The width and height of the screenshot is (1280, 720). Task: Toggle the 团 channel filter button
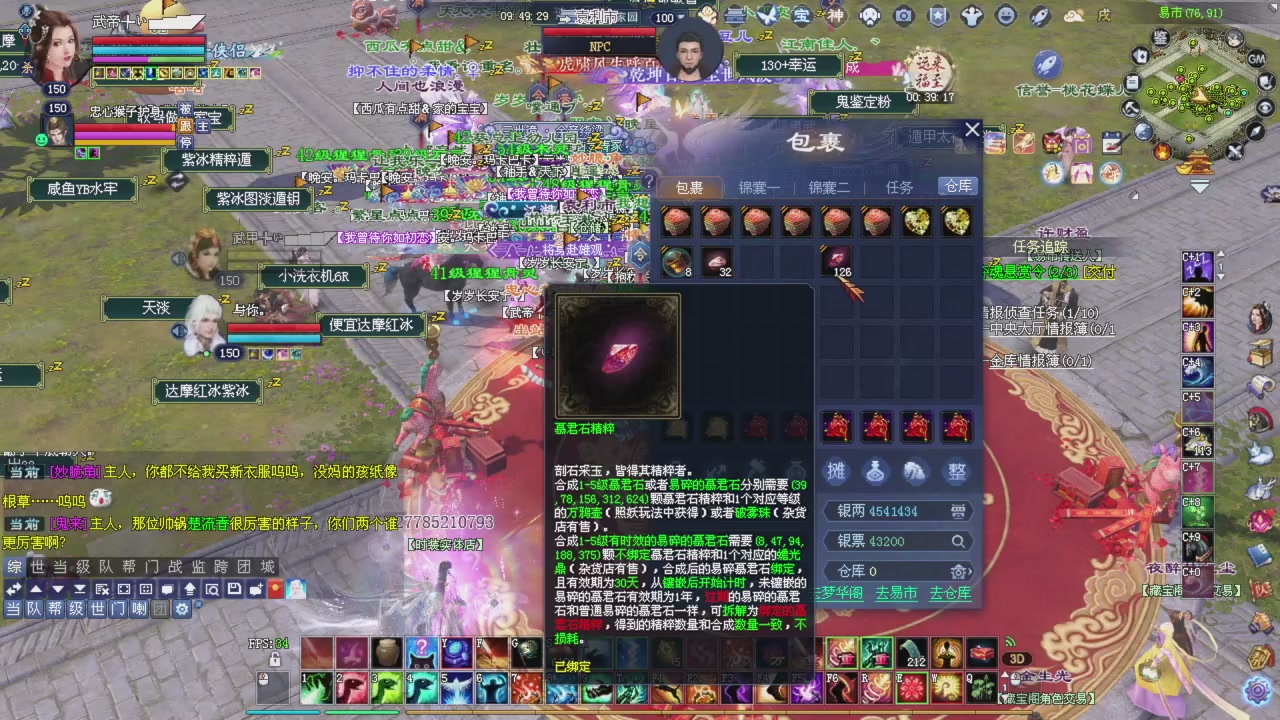160,609
